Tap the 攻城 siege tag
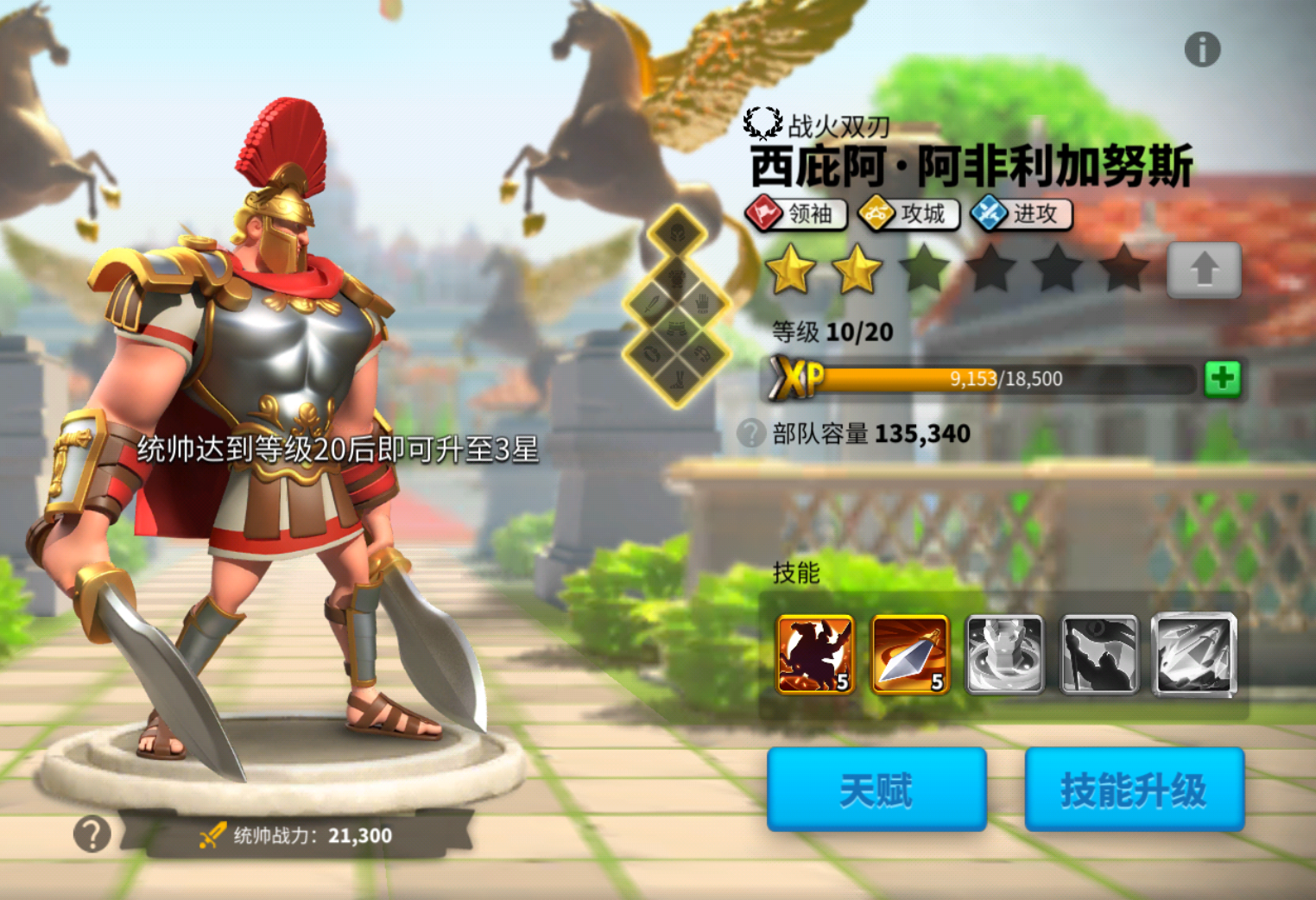This screenshot has height=900, width=1316. click(x=909, y=213)
